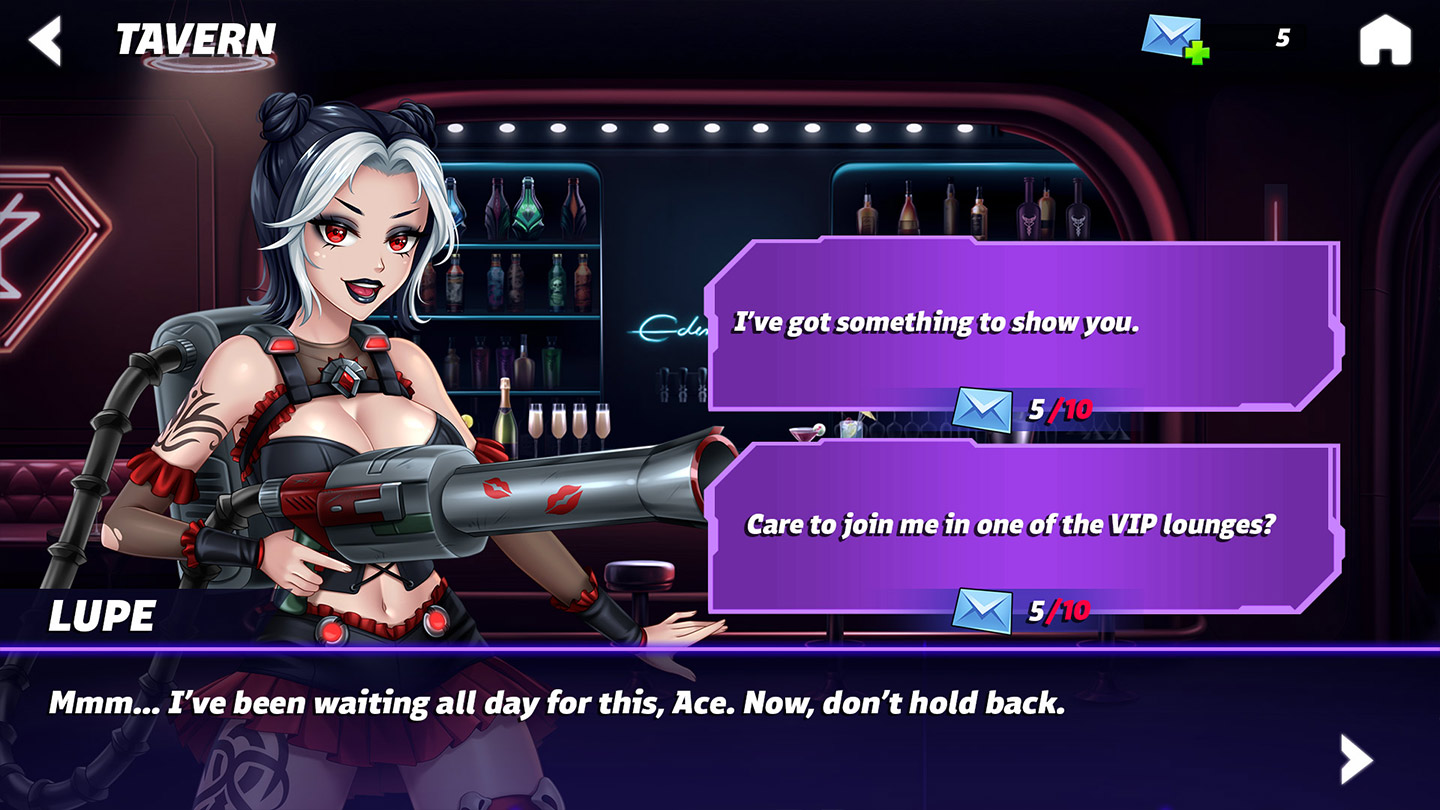Advance the dialogue with the next arrow
Viewport: 1440px width, 810px height.
point(1356,759)
